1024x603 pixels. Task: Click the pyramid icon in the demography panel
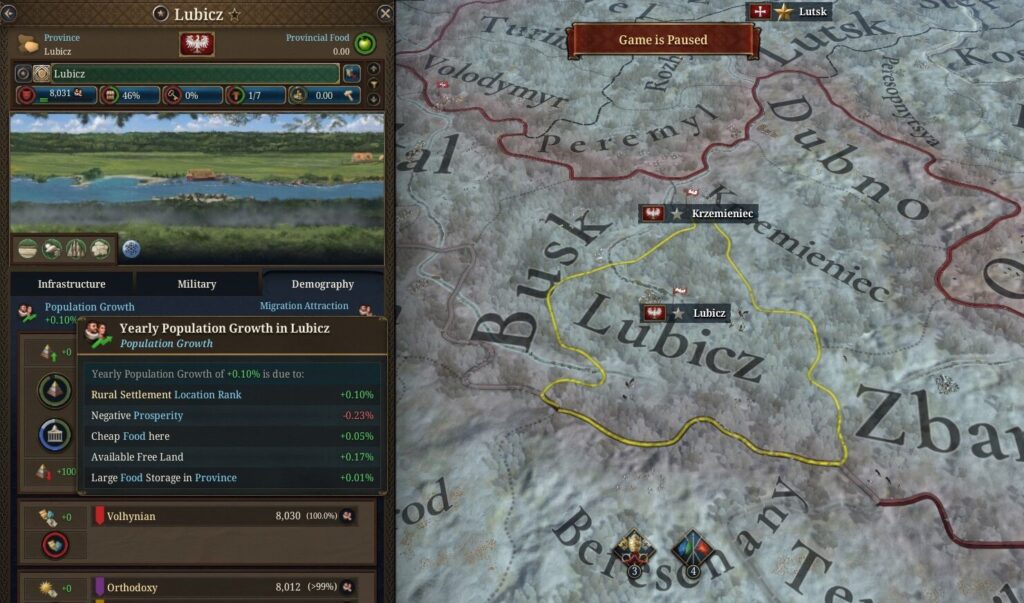click(x=54, y=391)
